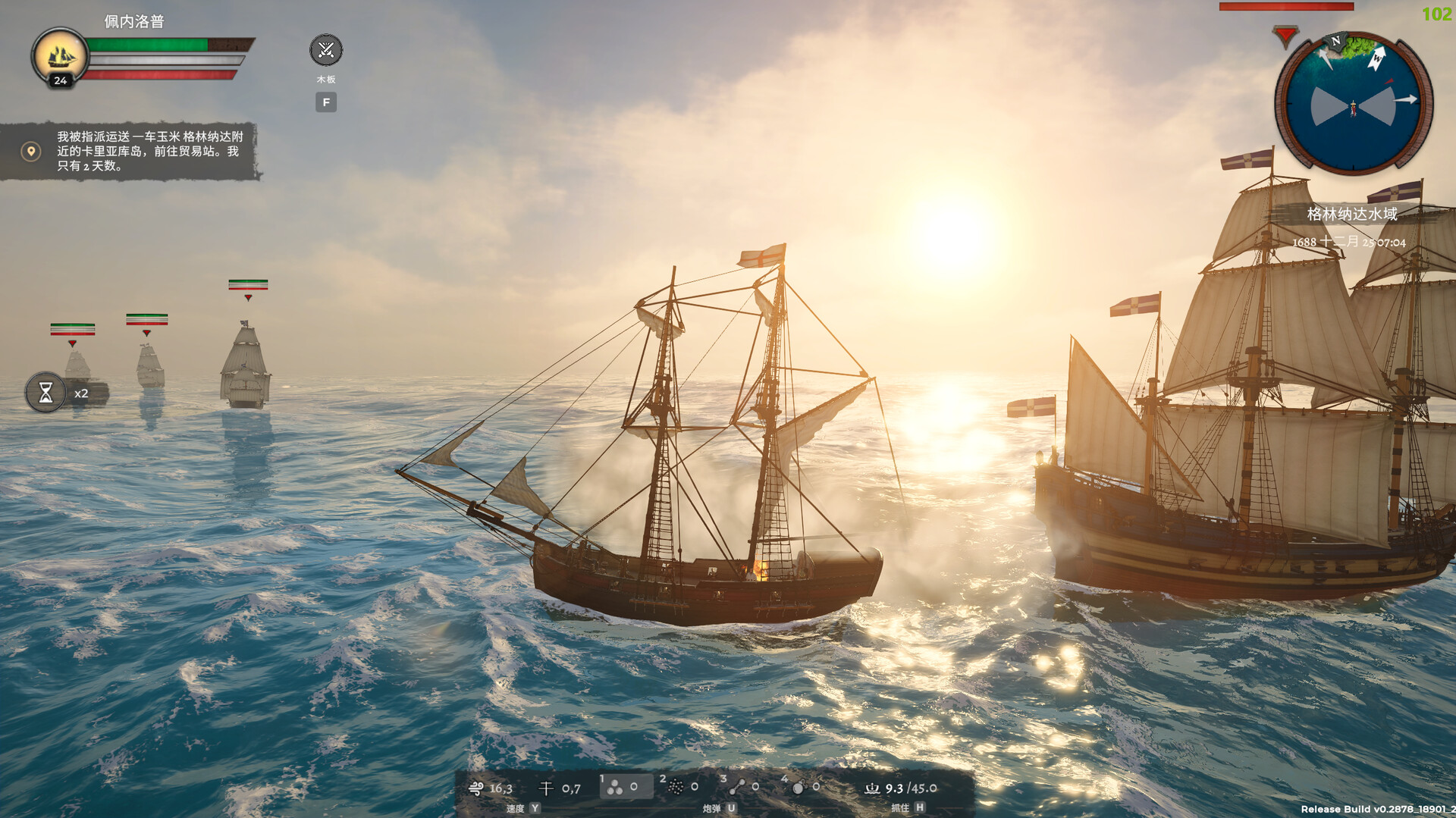Select the grapeshot ammo type 2
The width and height of the screenshot is (1456, 818).
click(676, 787)
